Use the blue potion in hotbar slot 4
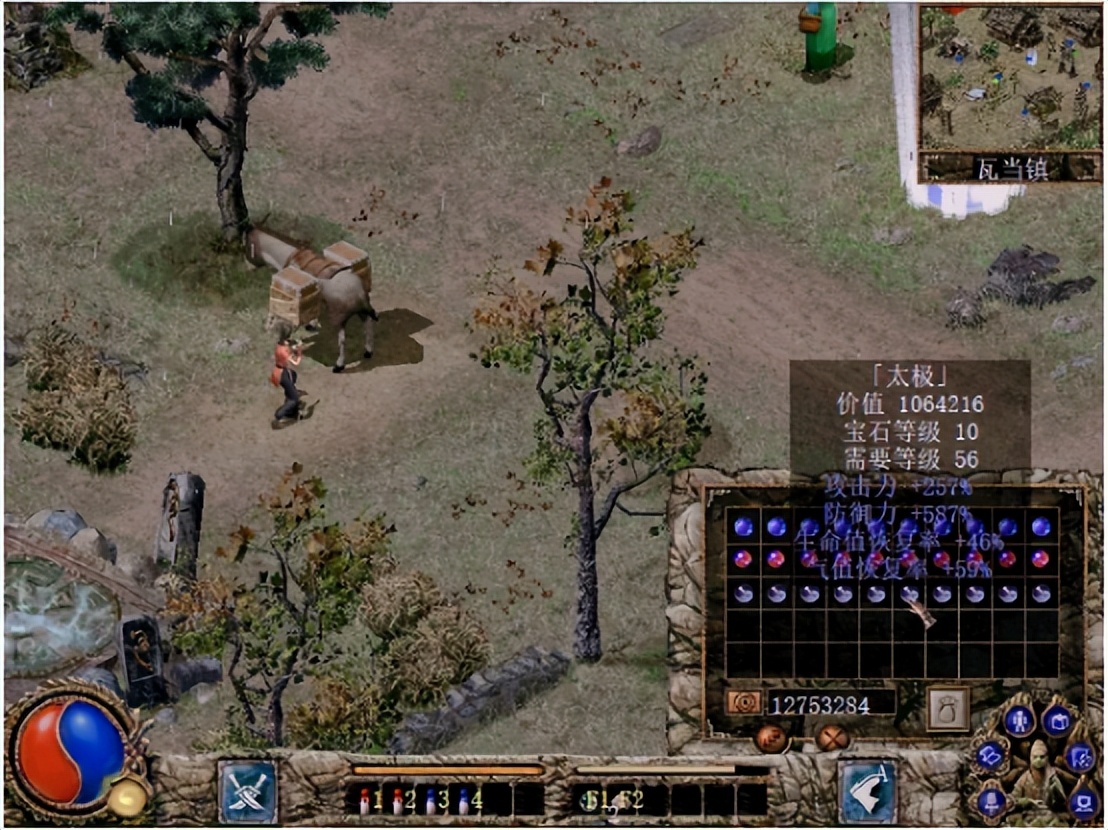The width and height of the screenshot is (1108, 830). (x=464, y=800)
